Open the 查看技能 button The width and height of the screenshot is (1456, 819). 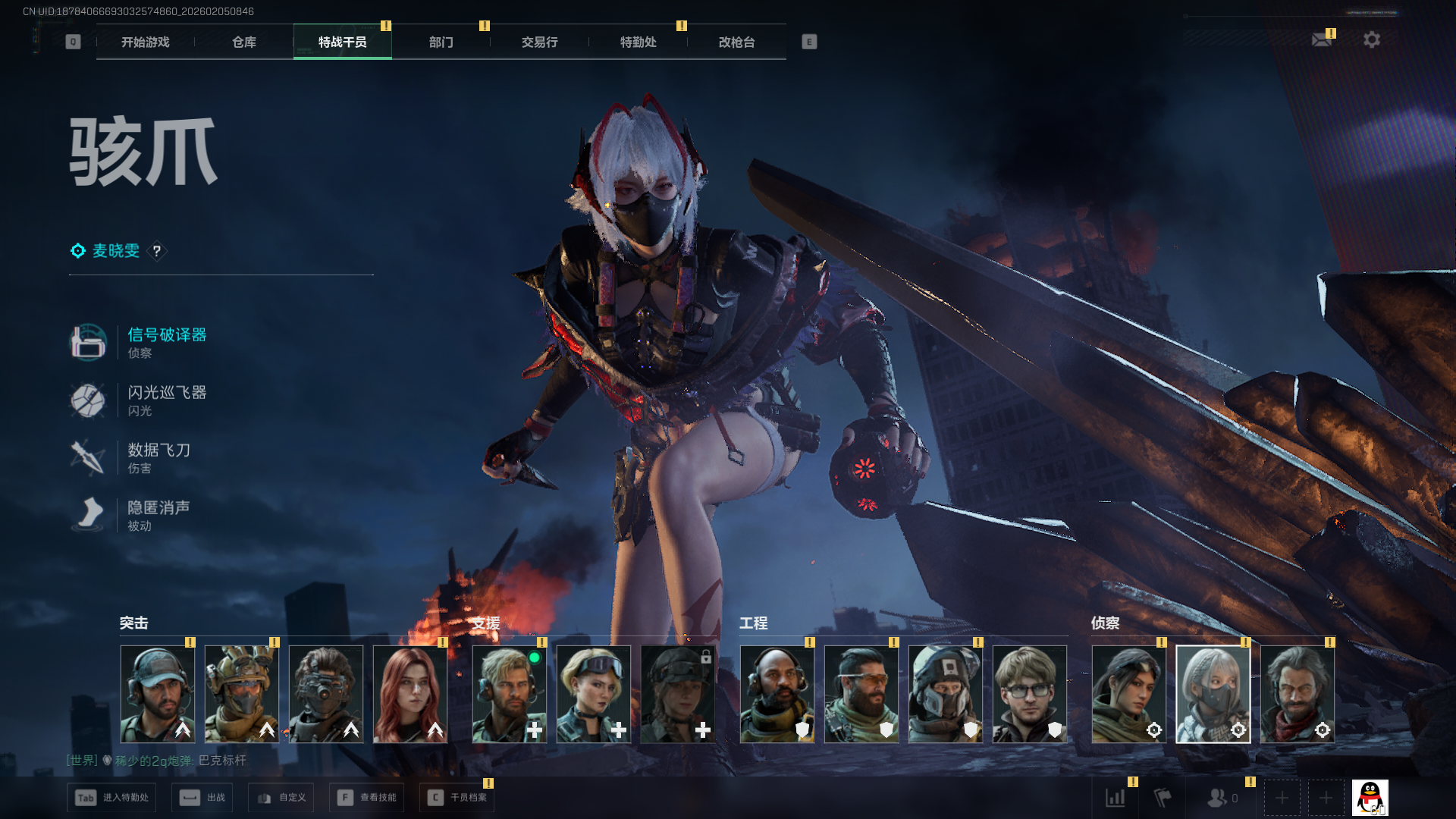tap(367, 798)
